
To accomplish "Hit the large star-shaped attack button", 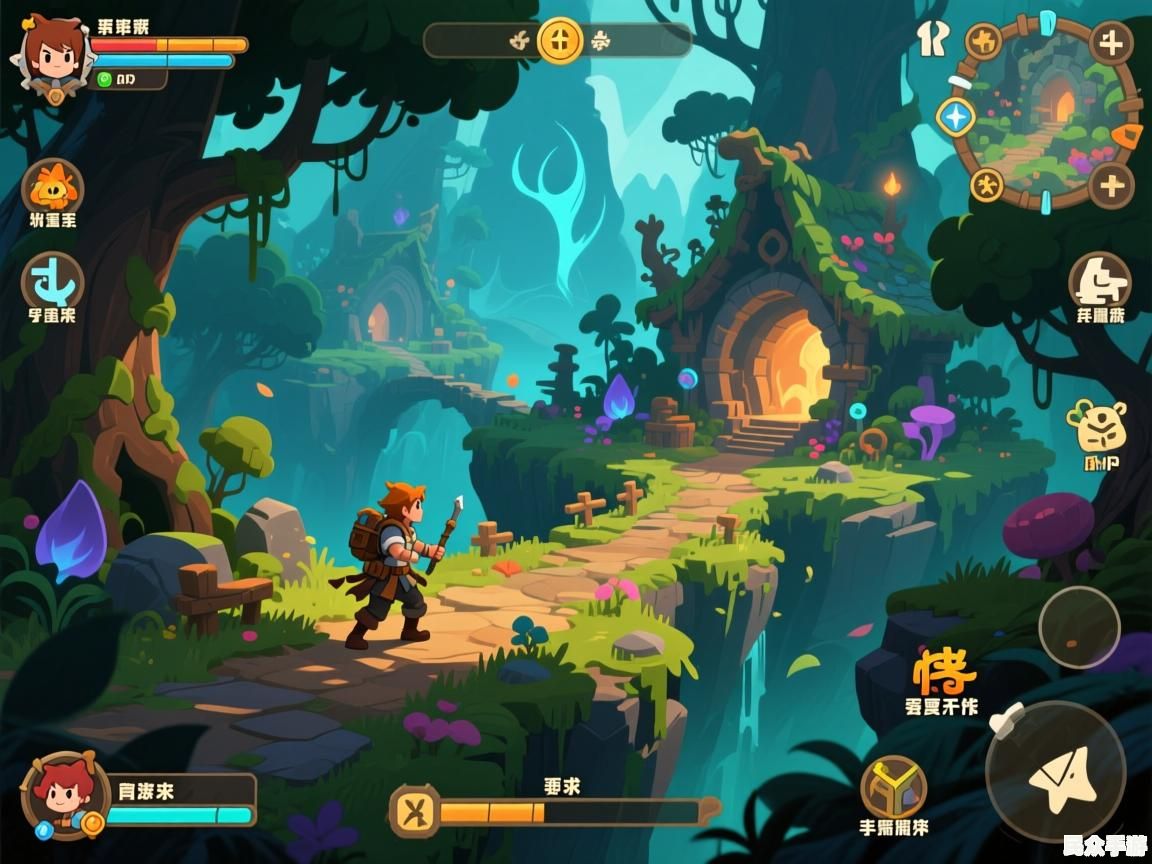I will tap(1055, 772).
